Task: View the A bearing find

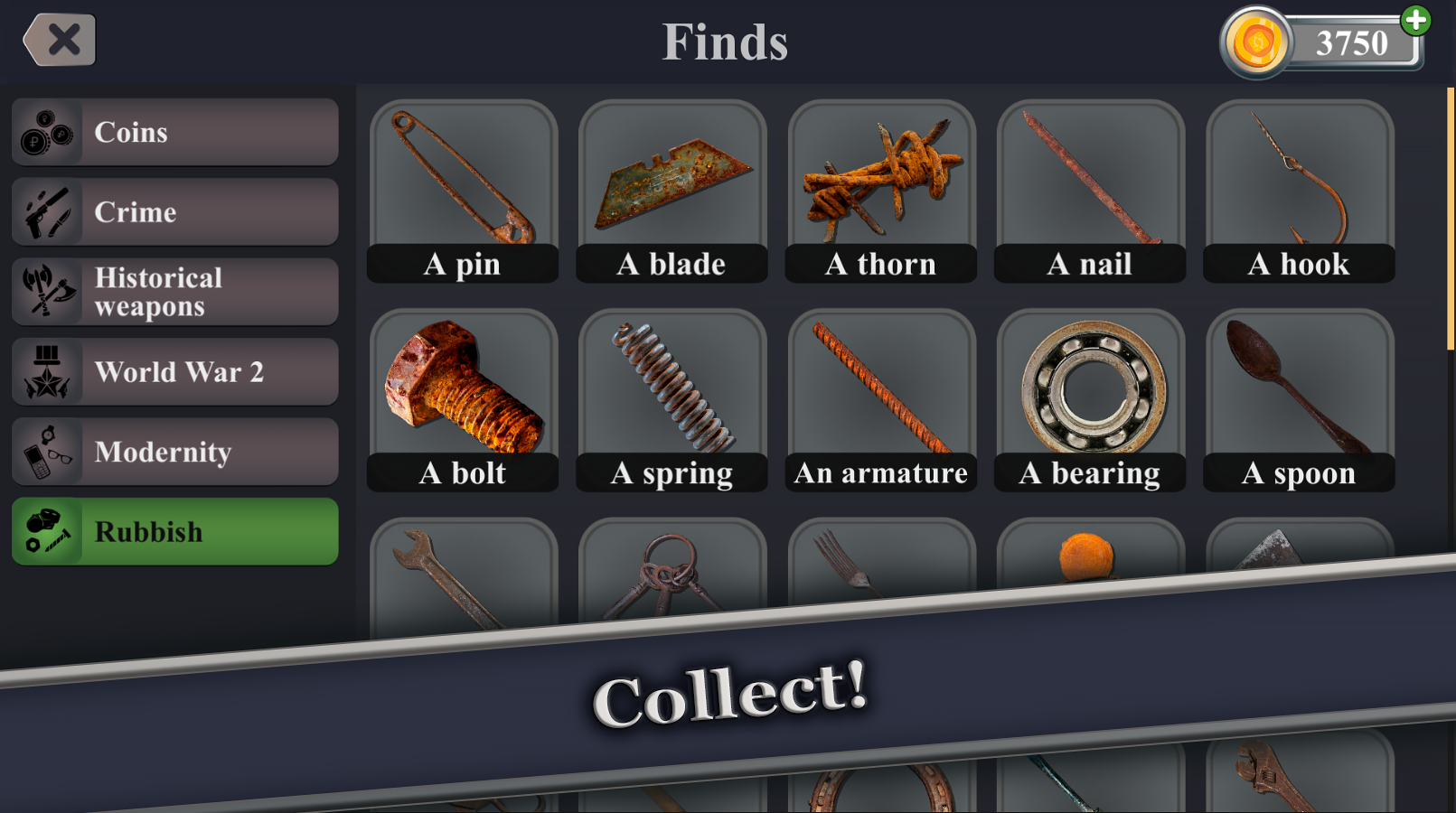Action: tap(1089, 388)
